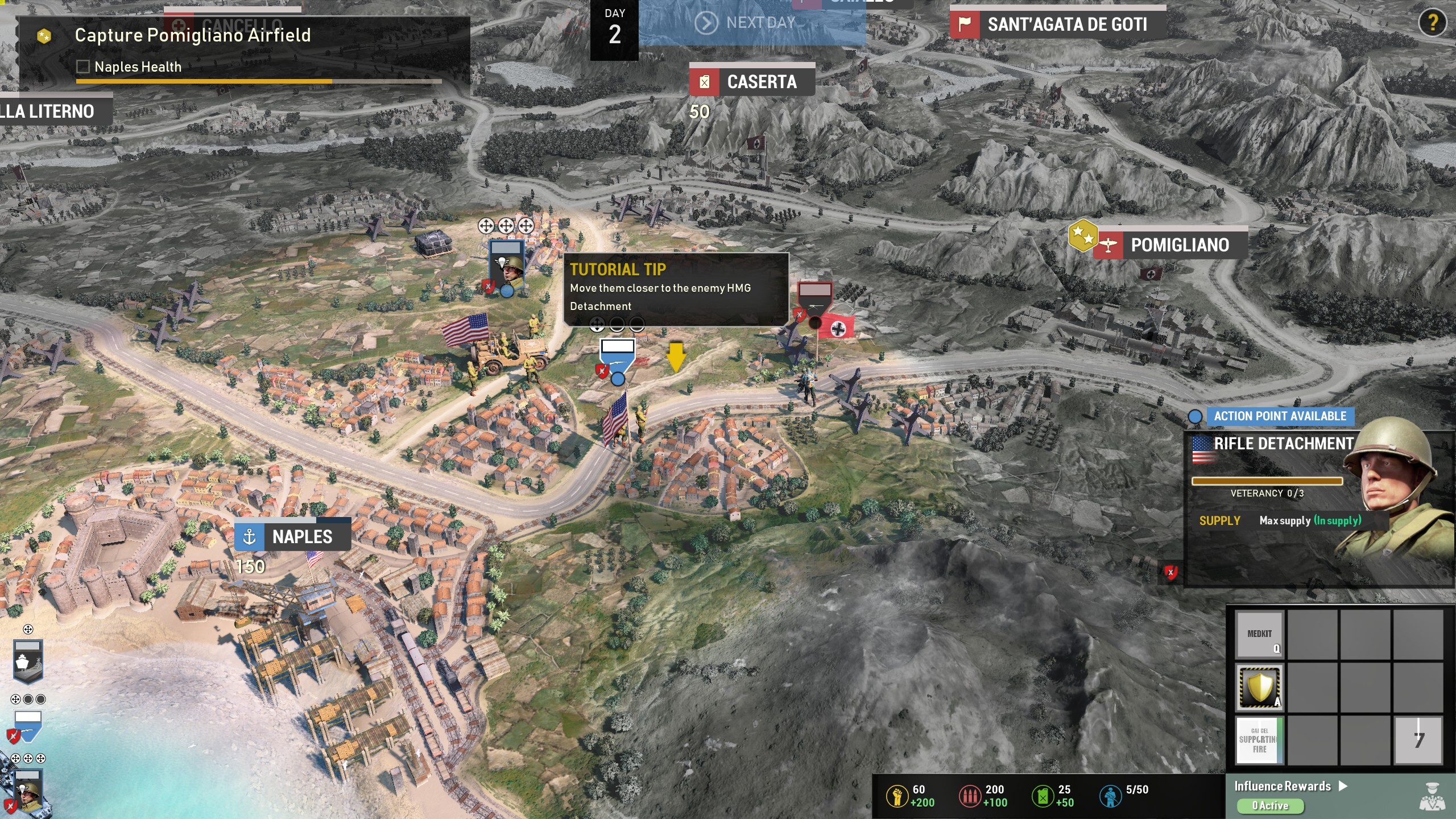This screenshot has width=1456, height=819.
Task: Open the Capture Pomigliano Airfield objective
Action: pos(192,35)
